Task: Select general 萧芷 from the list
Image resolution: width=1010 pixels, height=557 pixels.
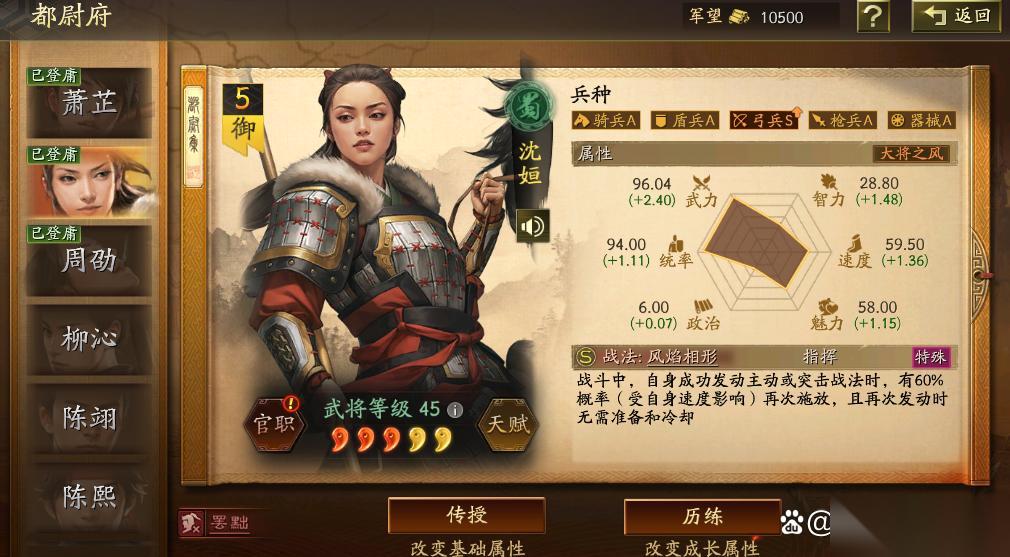Action: pos(89,102)
